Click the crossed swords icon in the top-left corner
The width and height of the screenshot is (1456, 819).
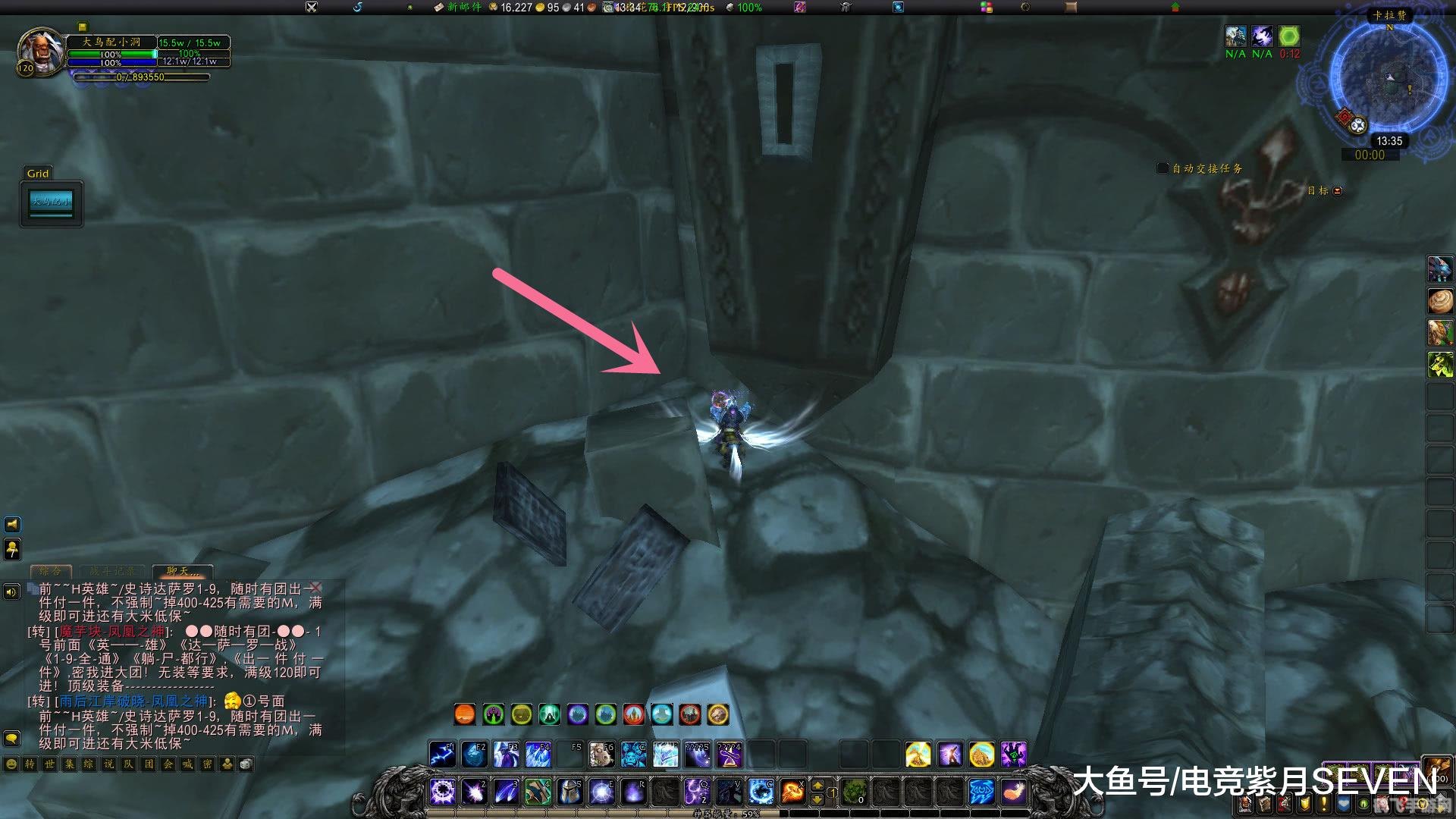pos(311,8)
